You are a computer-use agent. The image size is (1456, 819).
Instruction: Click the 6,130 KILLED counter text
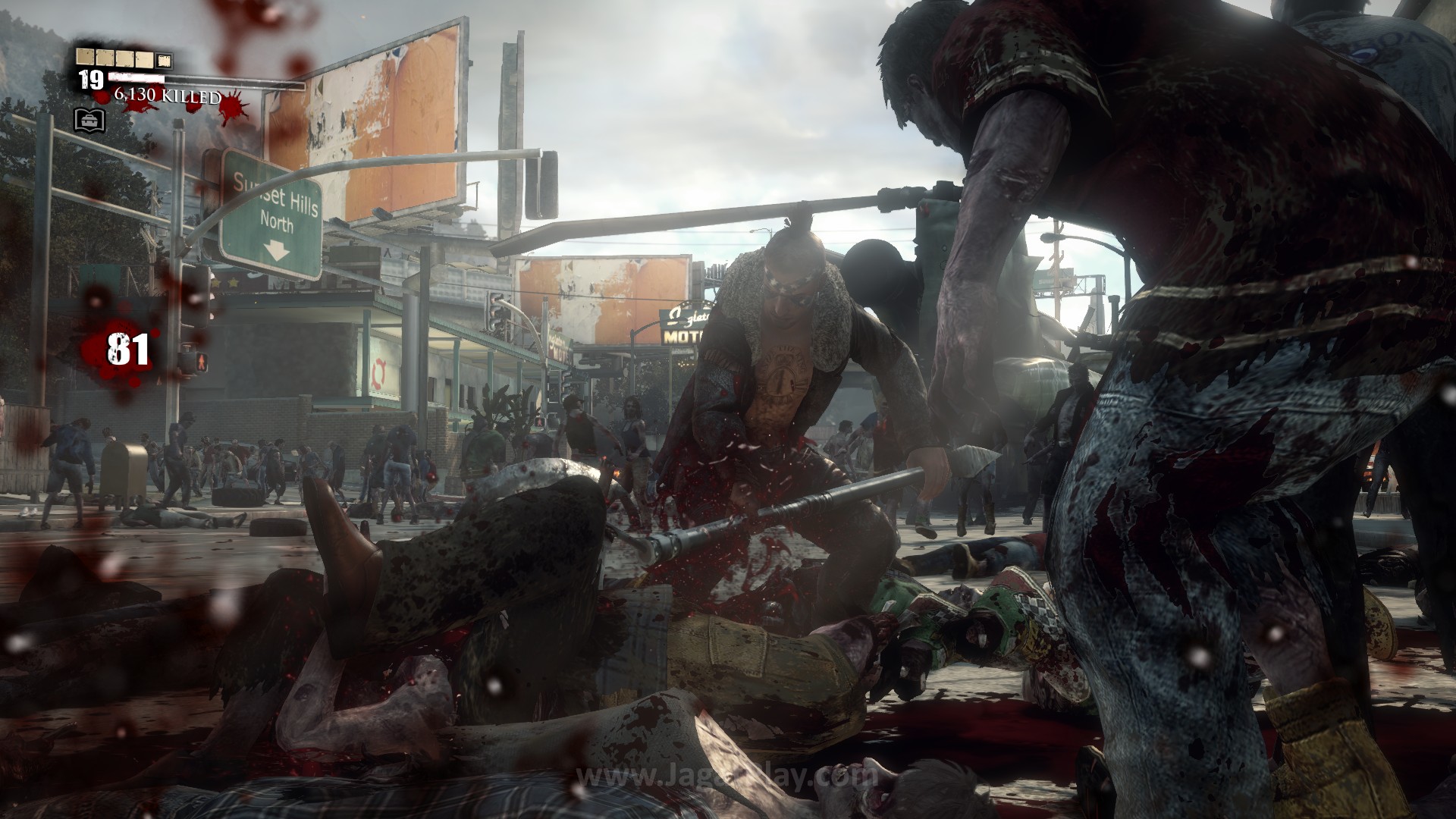(168, 96)
